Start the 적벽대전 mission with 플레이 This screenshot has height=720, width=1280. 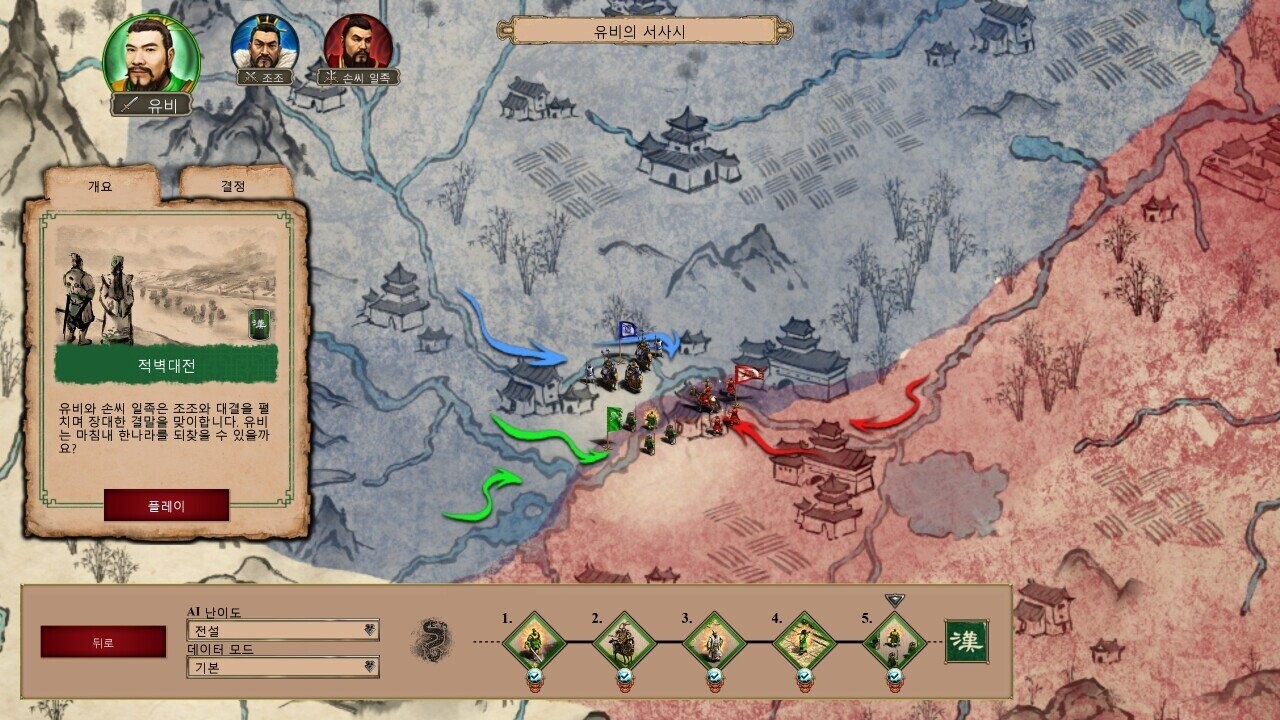click(x=166, y=505)
